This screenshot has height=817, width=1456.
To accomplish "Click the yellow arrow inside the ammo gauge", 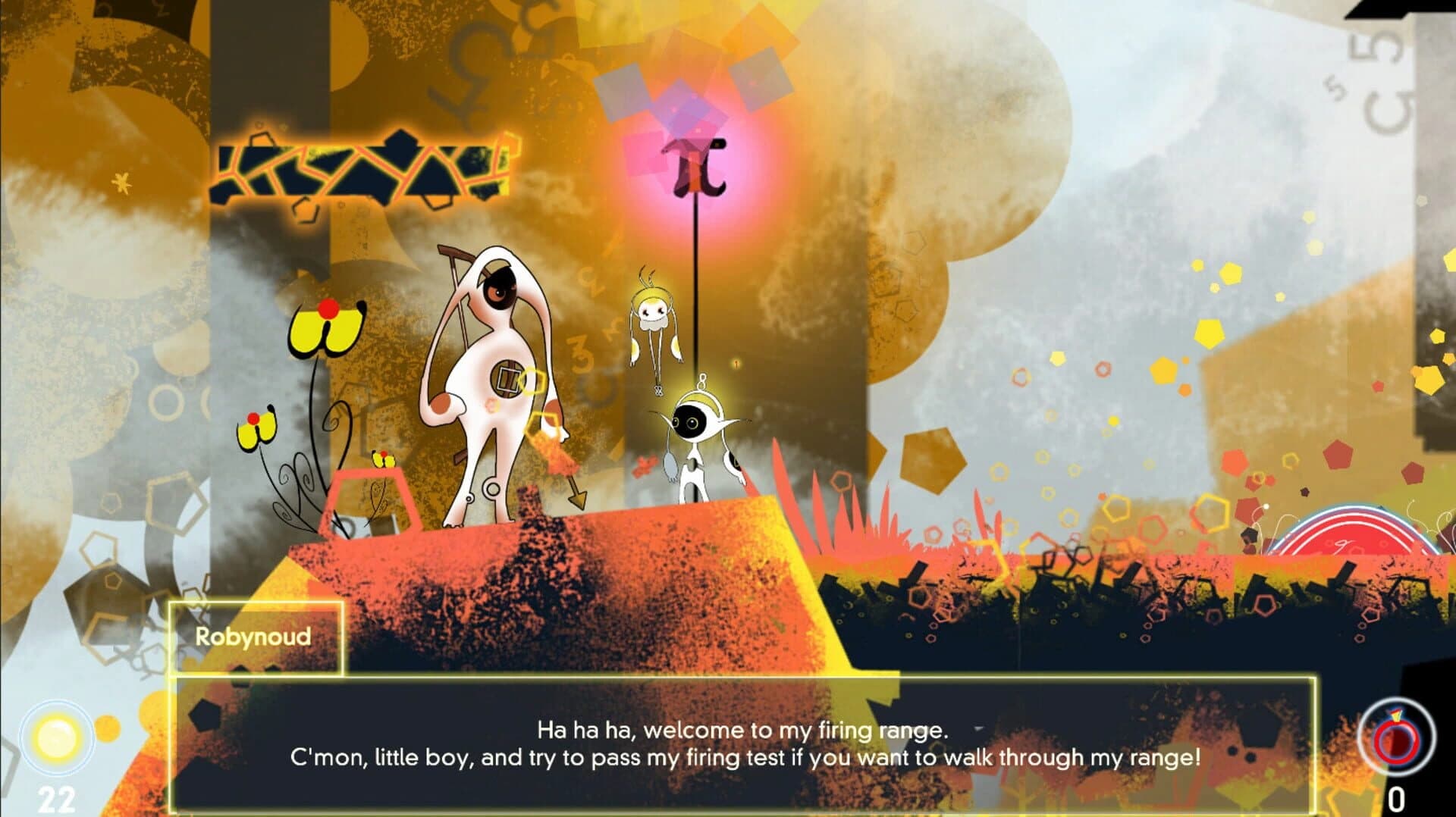I will [x=1395, y=715].
